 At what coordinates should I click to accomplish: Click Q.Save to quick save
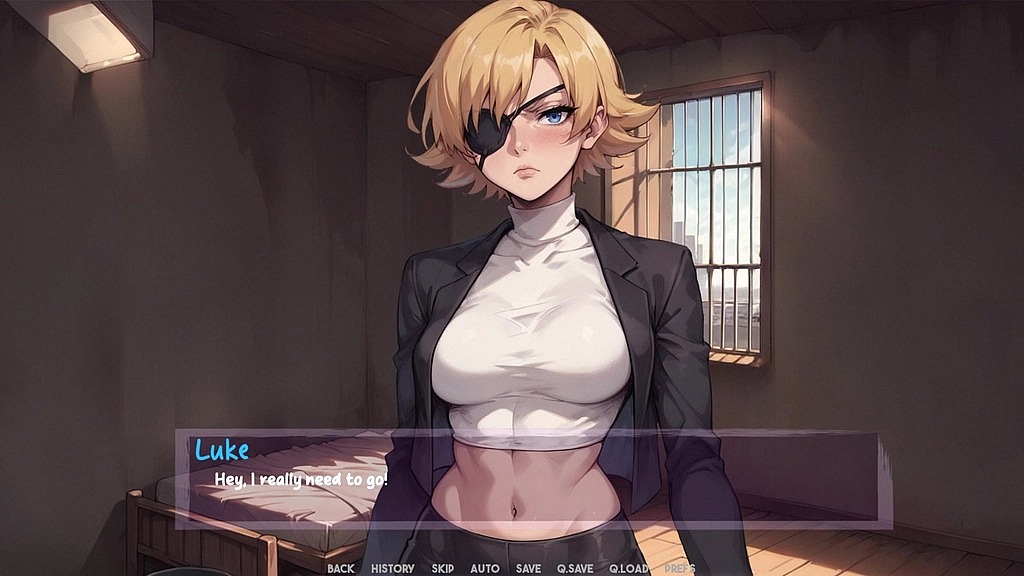(575, 568)
